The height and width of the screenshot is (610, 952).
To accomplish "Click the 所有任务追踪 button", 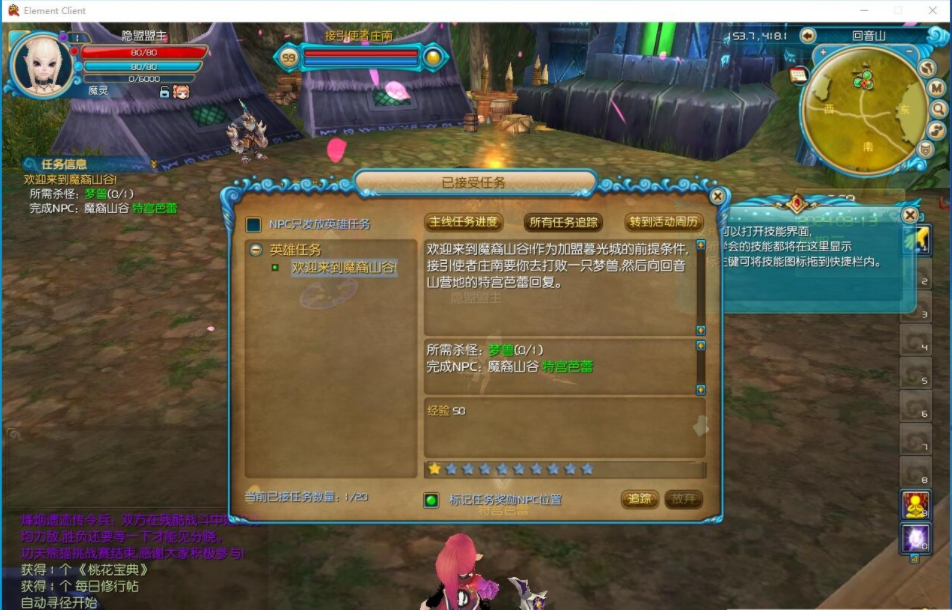I will pos(563,222).
